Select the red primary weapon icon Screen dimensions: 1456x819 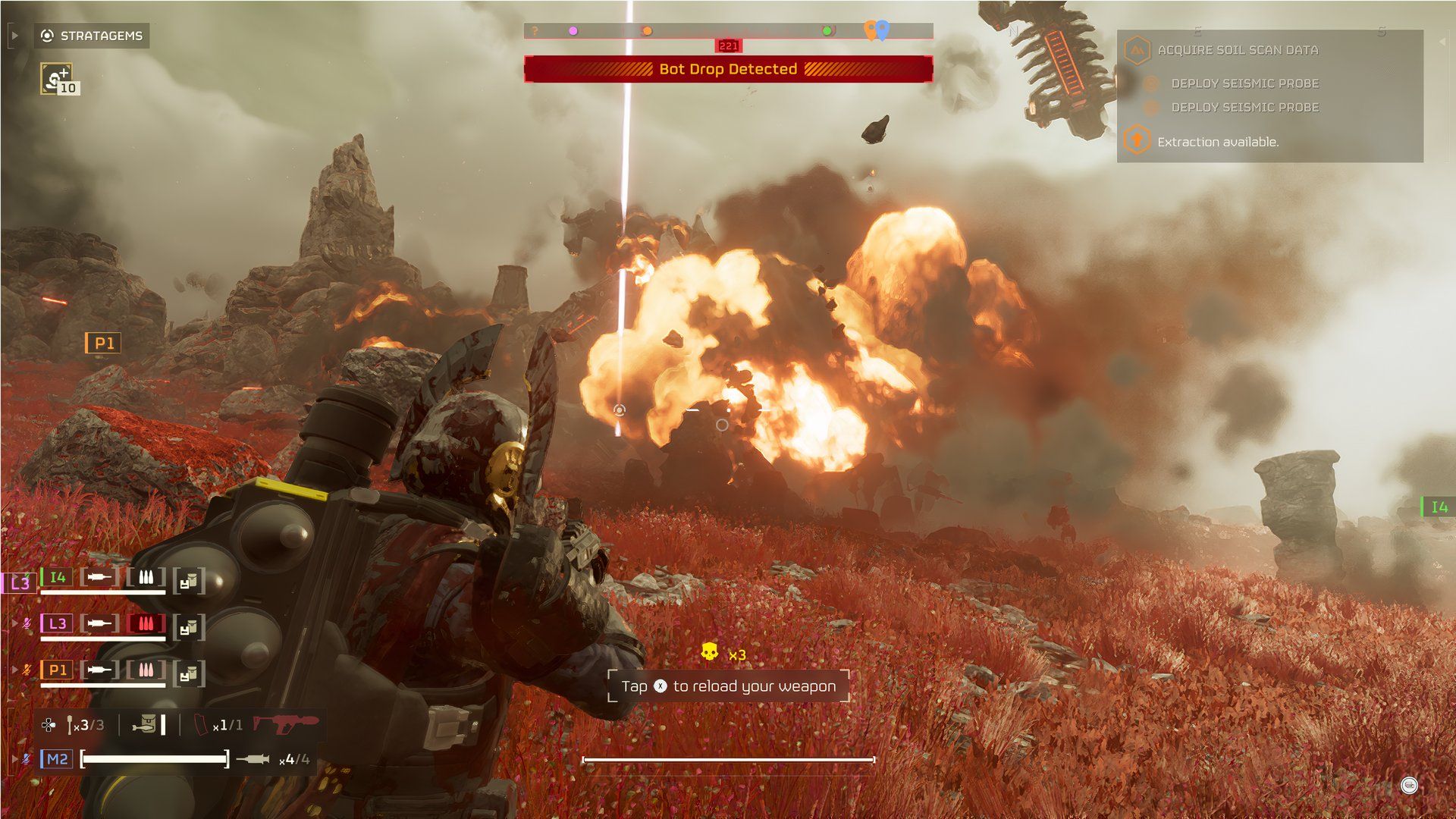coord(285,724)
